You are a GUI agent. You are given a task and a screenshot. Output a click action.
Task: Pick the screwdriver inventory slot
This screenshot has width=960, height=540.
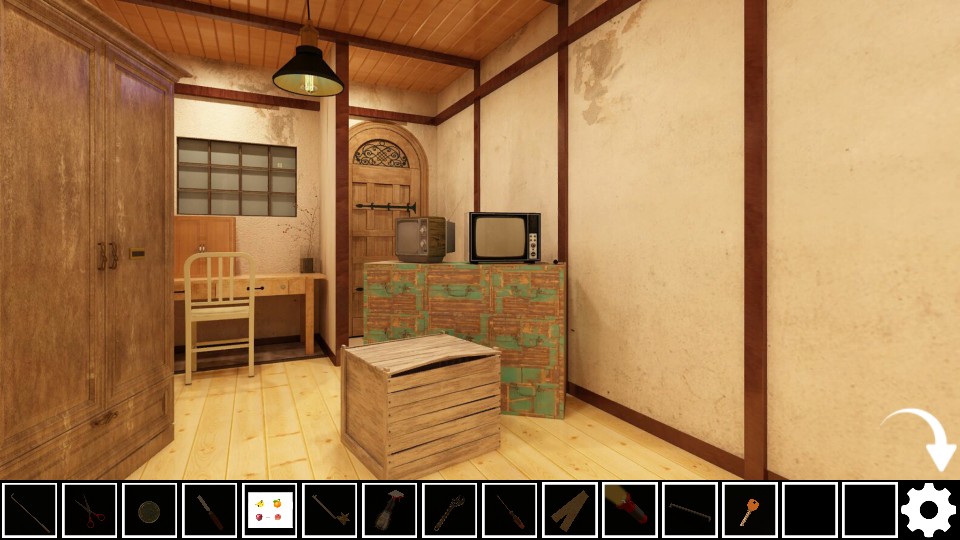coord(510,510)
